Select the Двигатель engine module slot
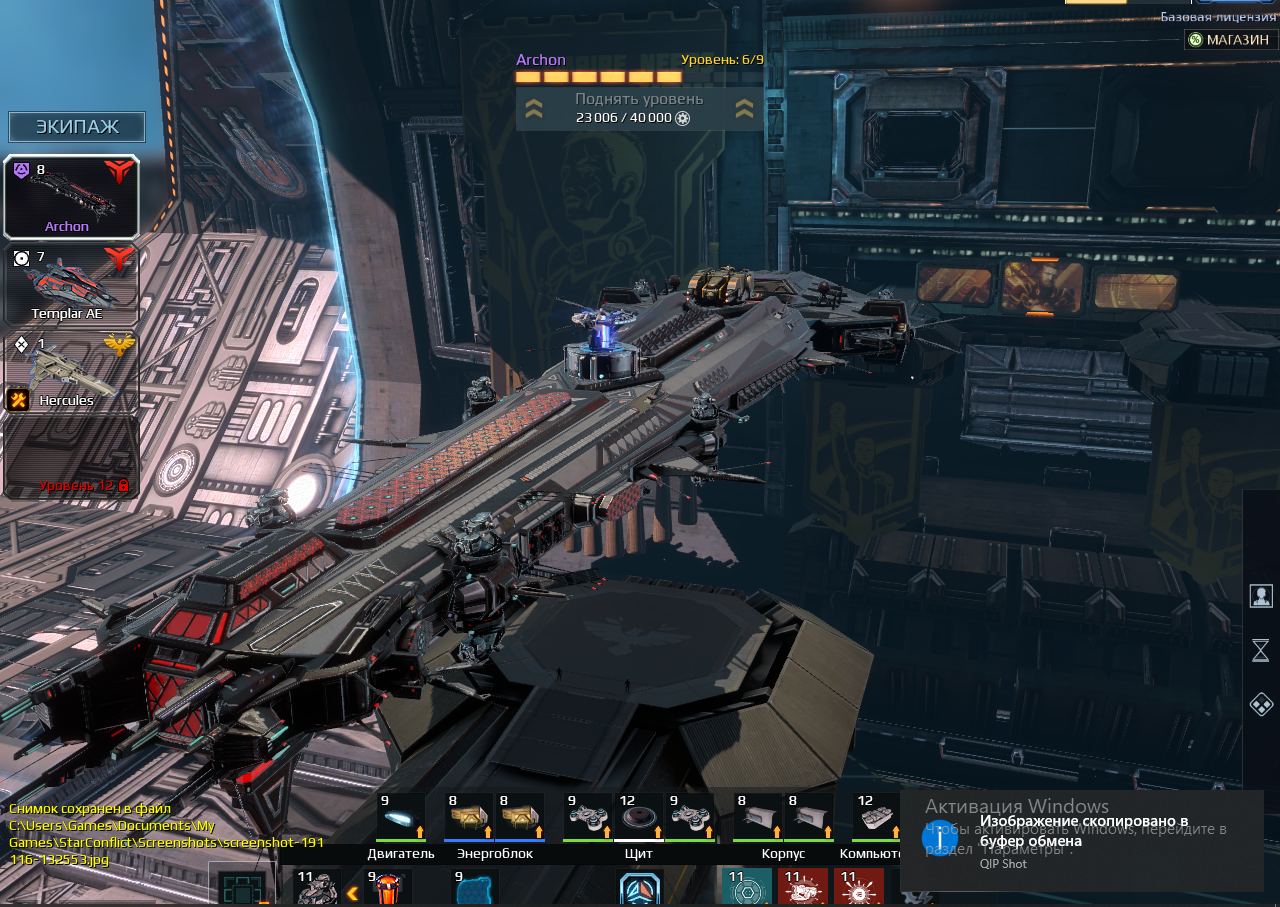The height and width of the screenshot is (907, 1280). click(x=401, y=817)
